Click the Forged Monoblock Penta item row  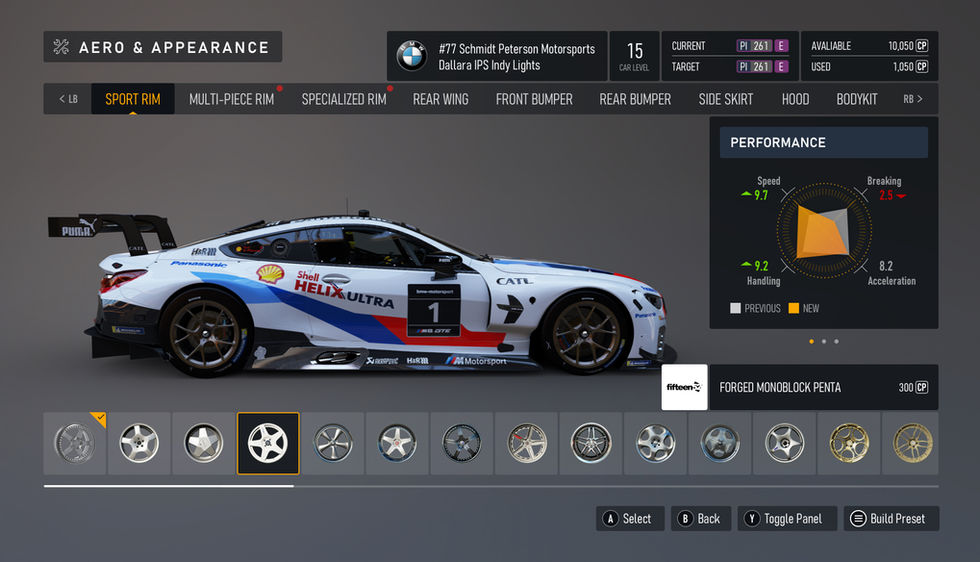(x=800, y=387)
